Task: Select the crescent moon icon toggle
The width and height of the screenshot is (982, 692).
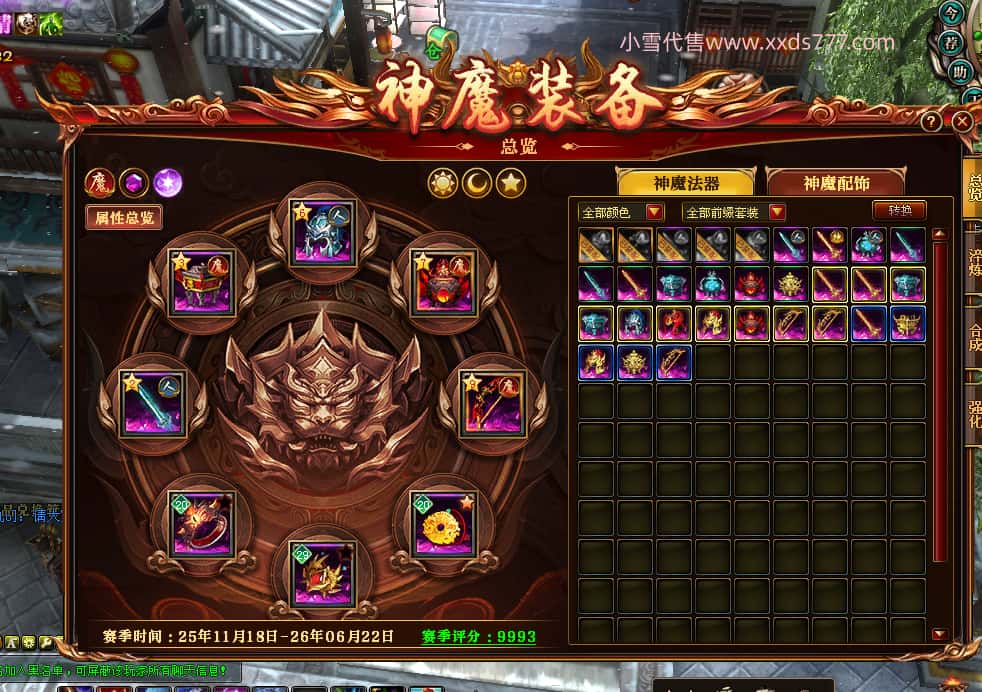Action: click(x=477, y=183)
